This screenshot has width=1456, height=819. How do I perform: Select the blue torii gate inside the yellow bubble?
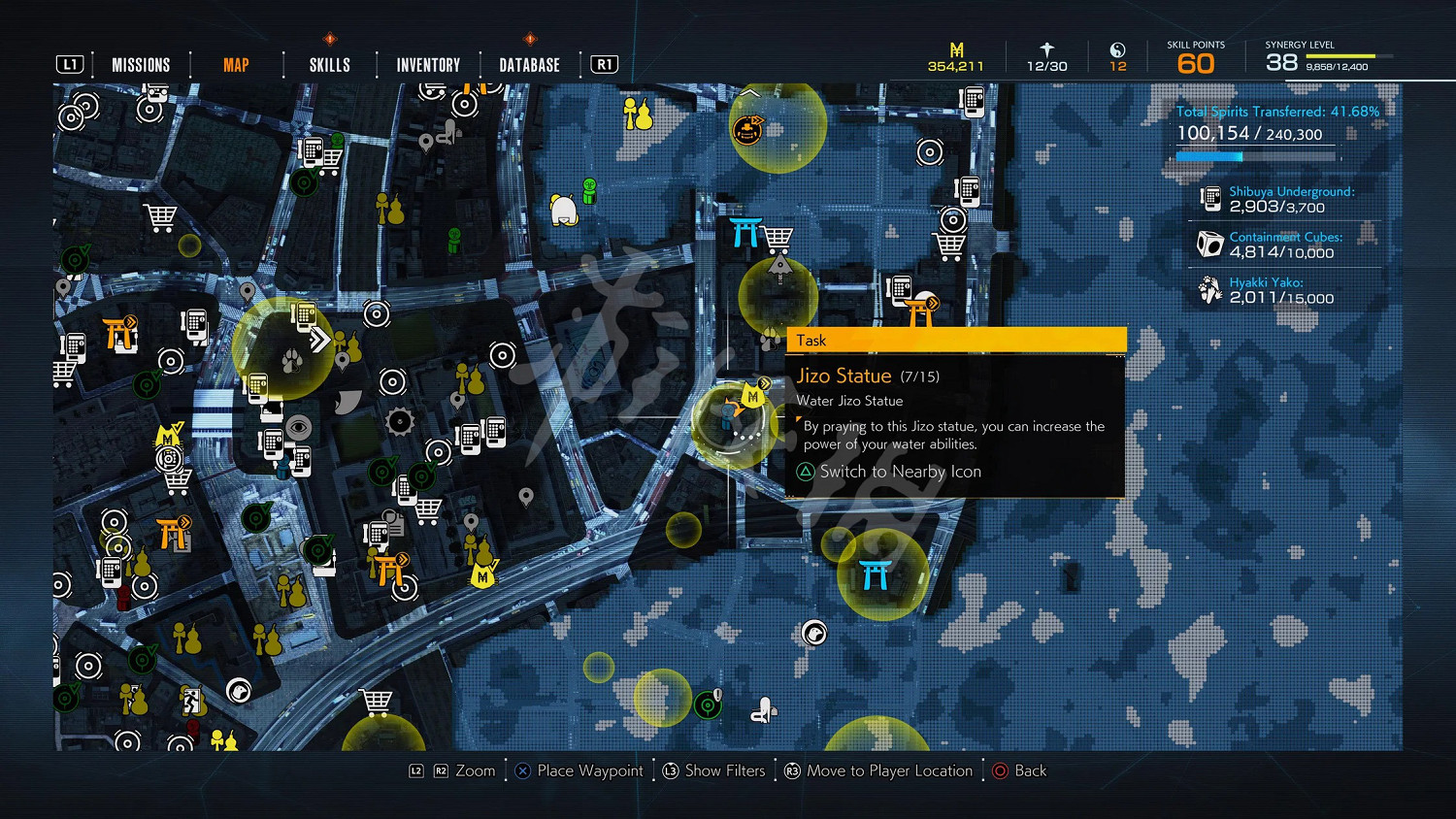tap(876, 574)
